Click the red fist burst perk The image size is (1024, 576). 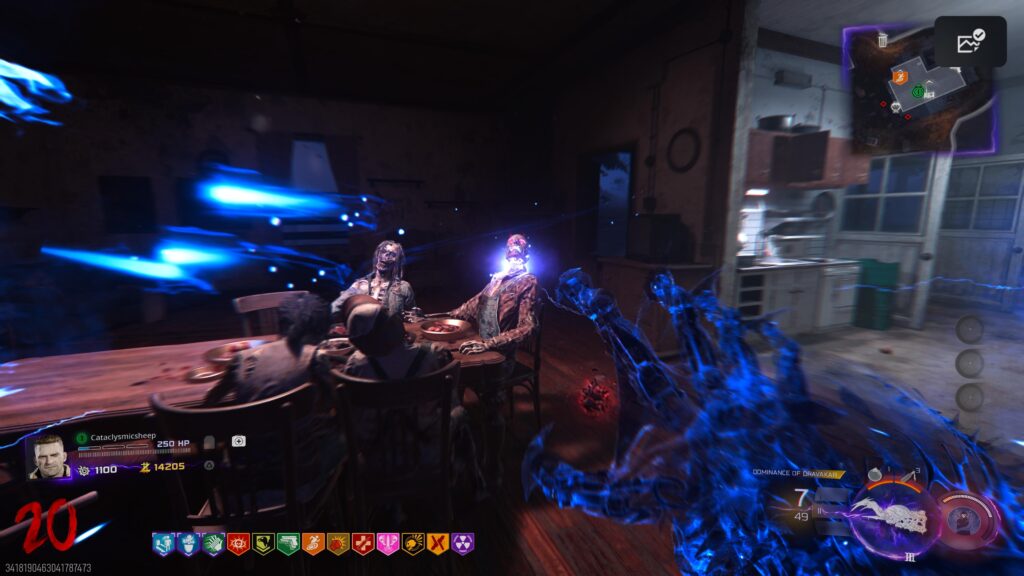tap(338, 544)
